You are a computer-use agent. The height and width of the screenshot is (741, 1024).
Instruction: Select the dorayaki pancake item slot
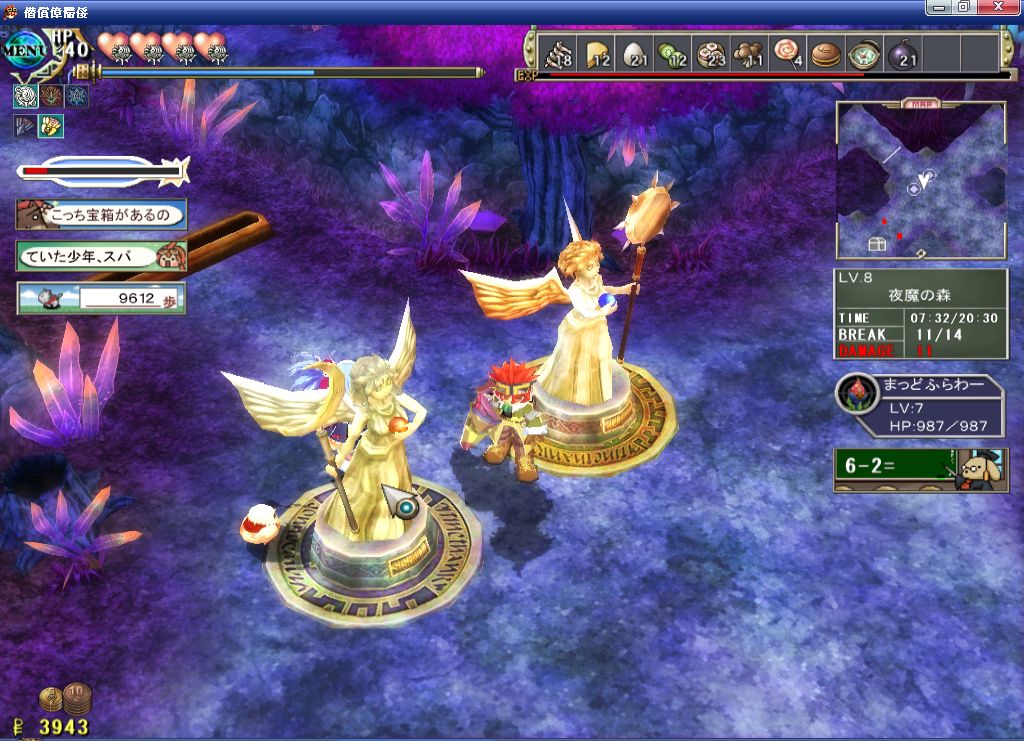point(825,54)
